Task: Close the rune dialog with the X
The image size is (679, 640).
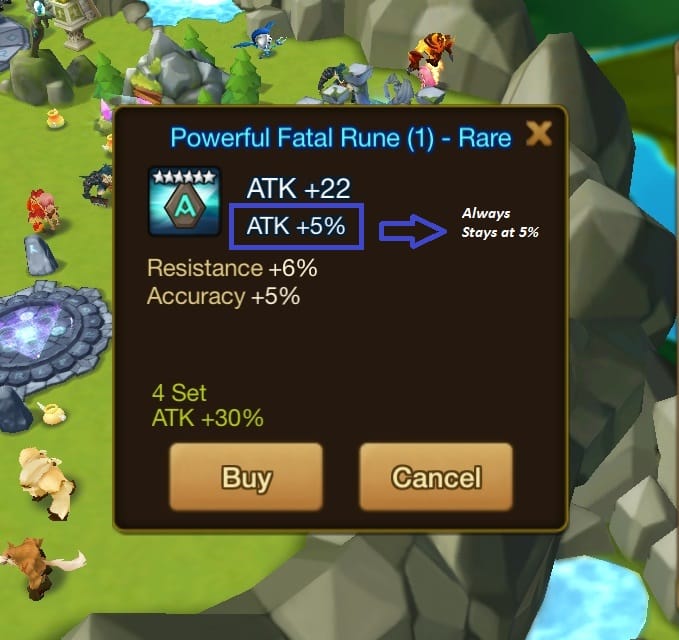Action: (x=539, y=134)
